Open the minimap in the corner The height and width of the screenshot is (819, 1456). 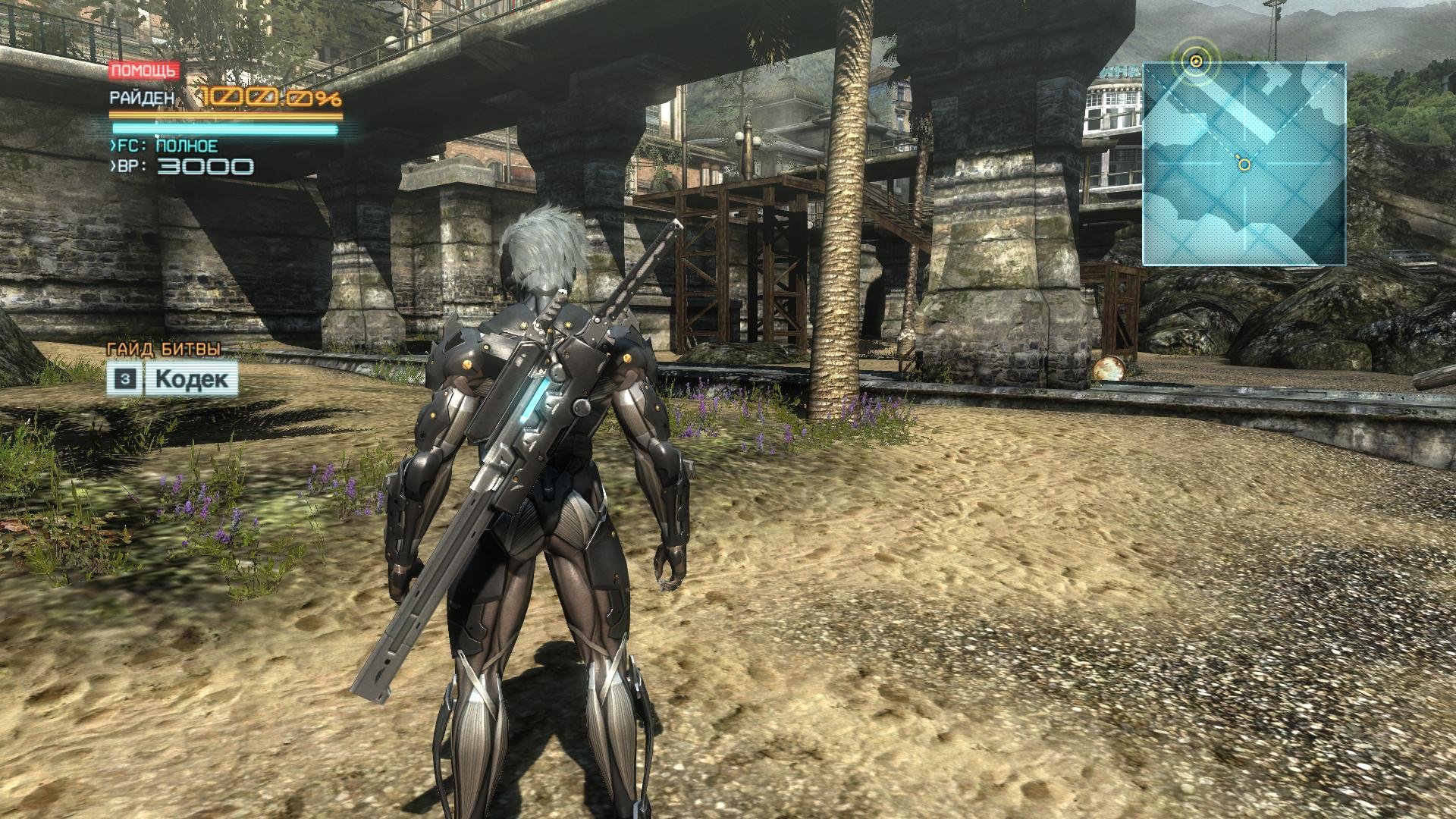click(x=1244, y=164)
